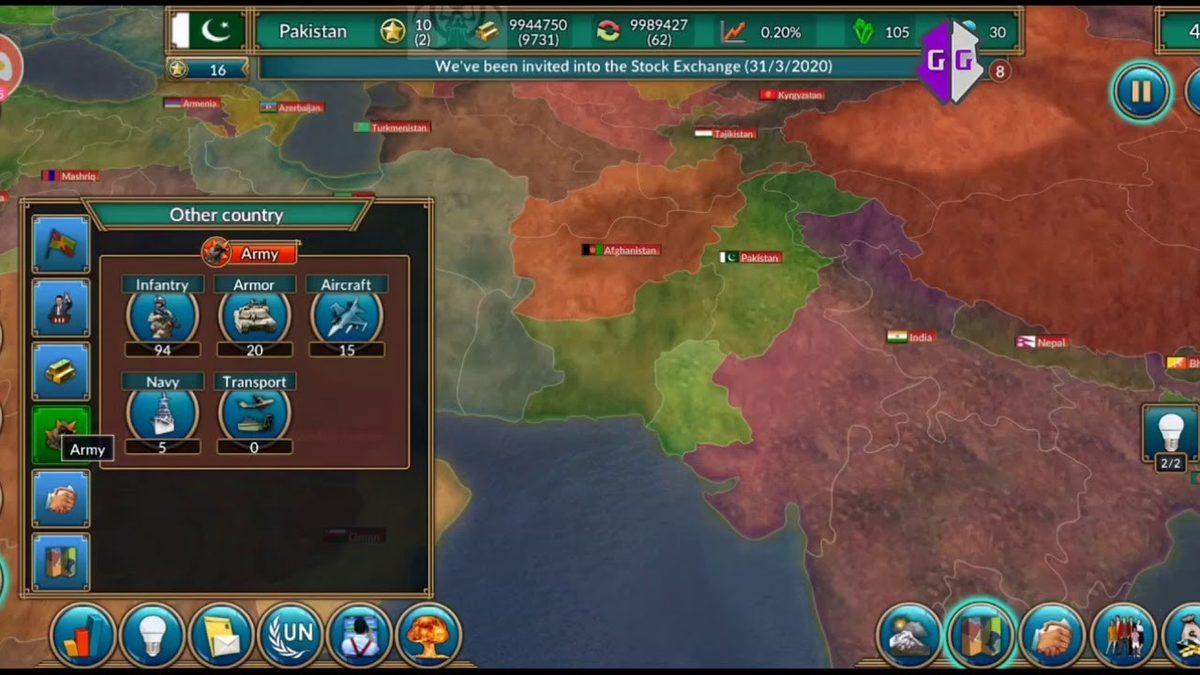Switch to the gold bars tab

point(60,371)
